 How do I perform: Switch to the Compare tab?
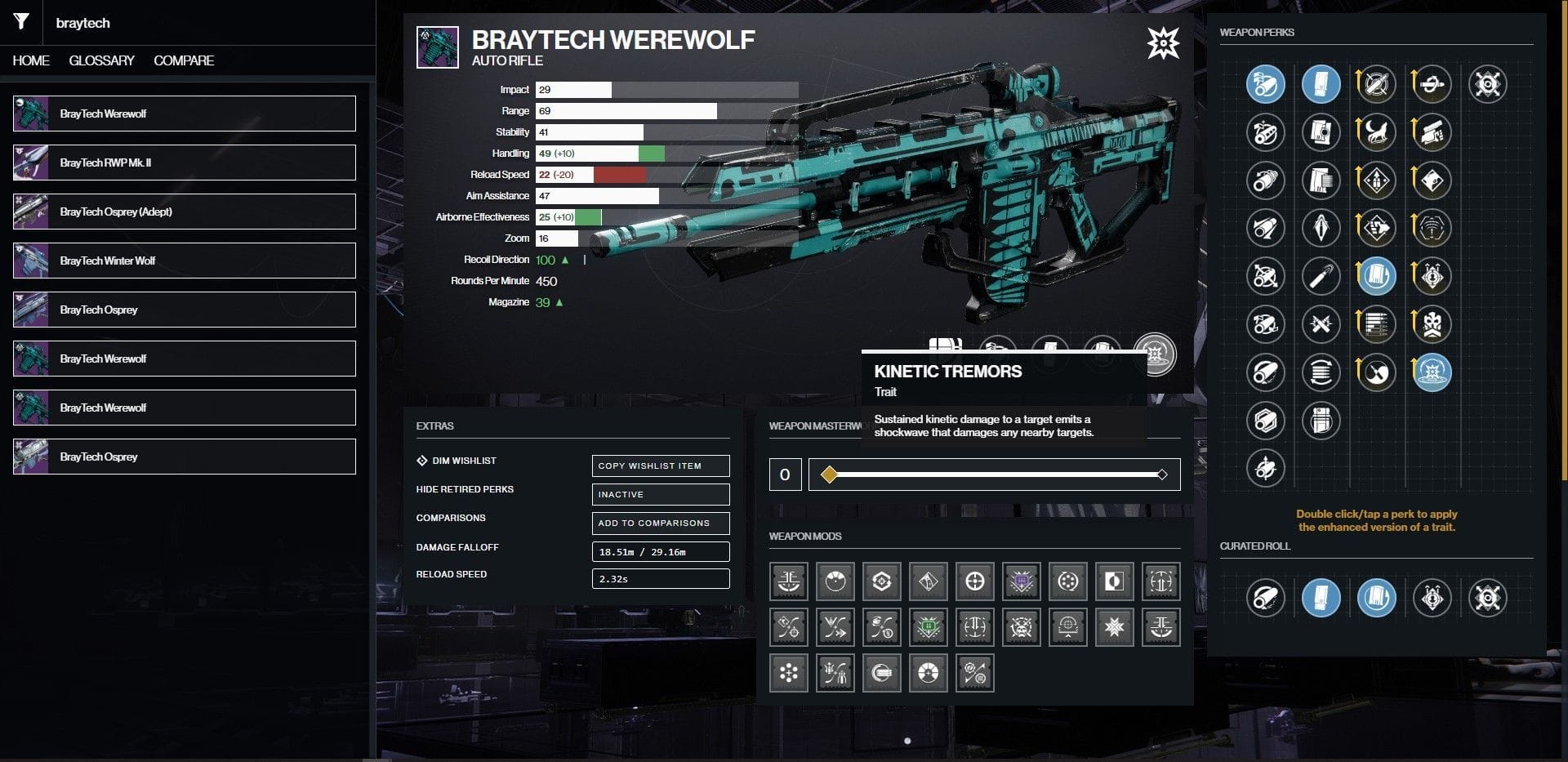click(184, 60)
